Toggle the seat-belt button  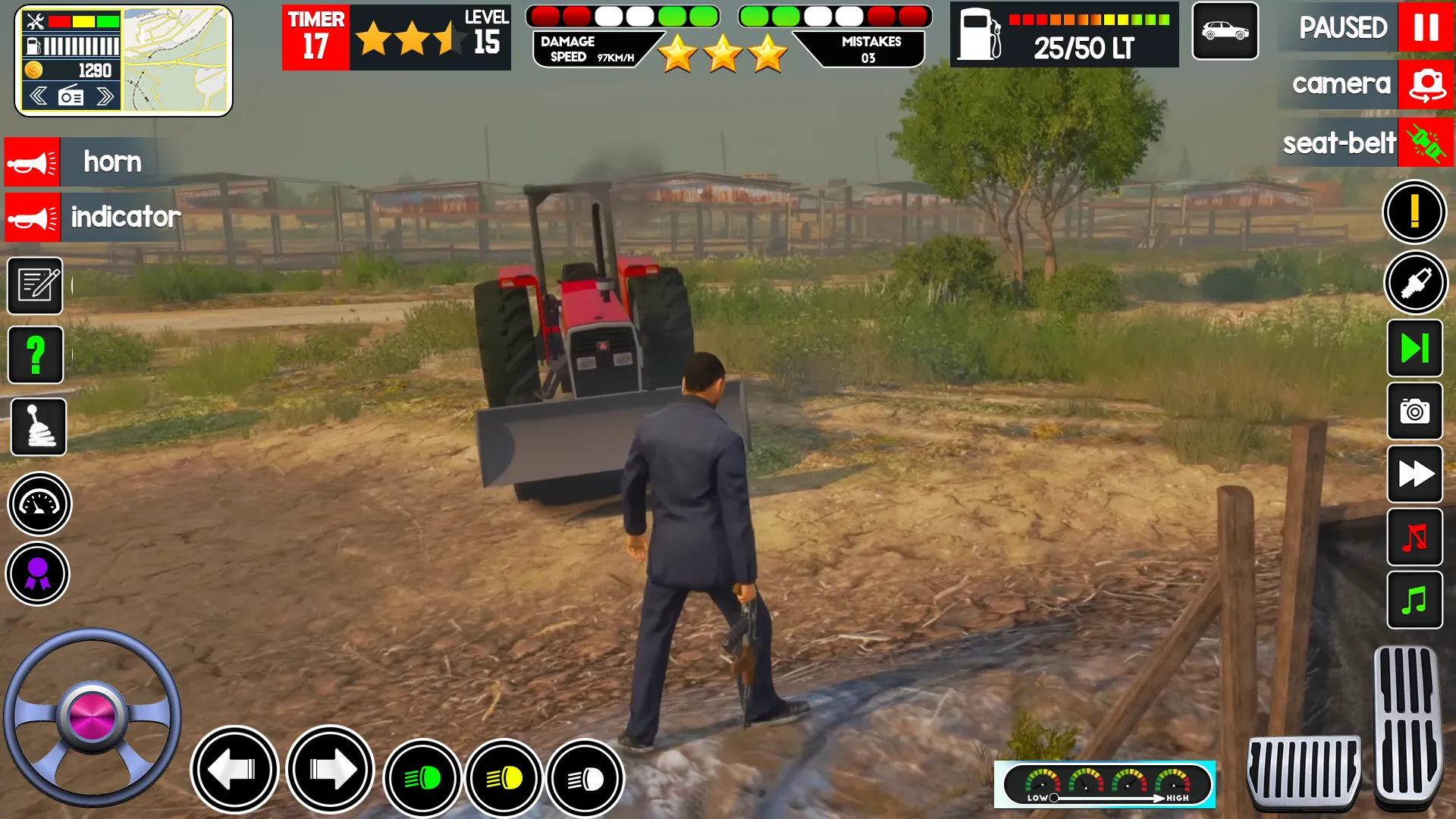point(1426,143)
